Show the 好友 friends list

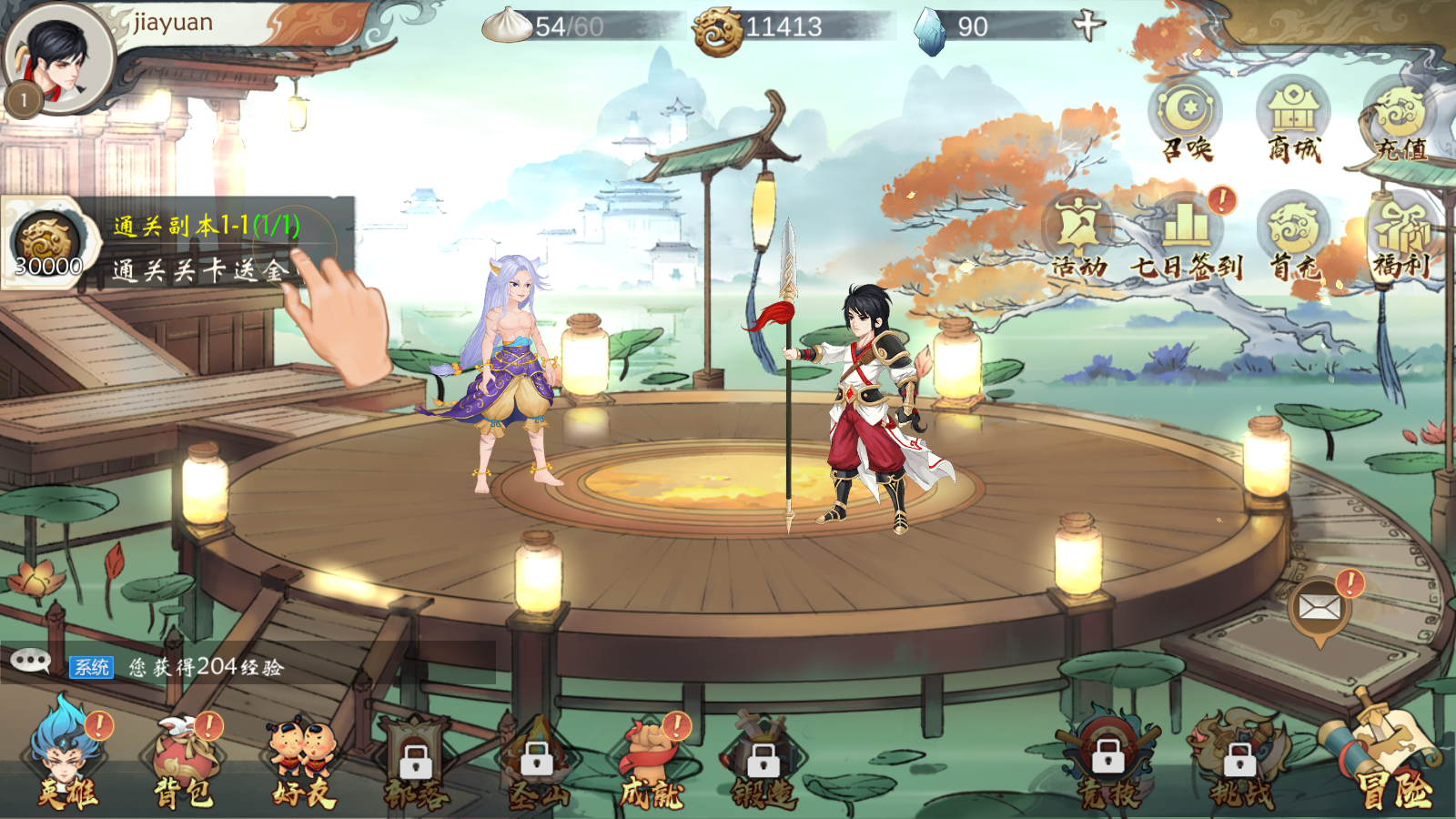pos(303,764)
